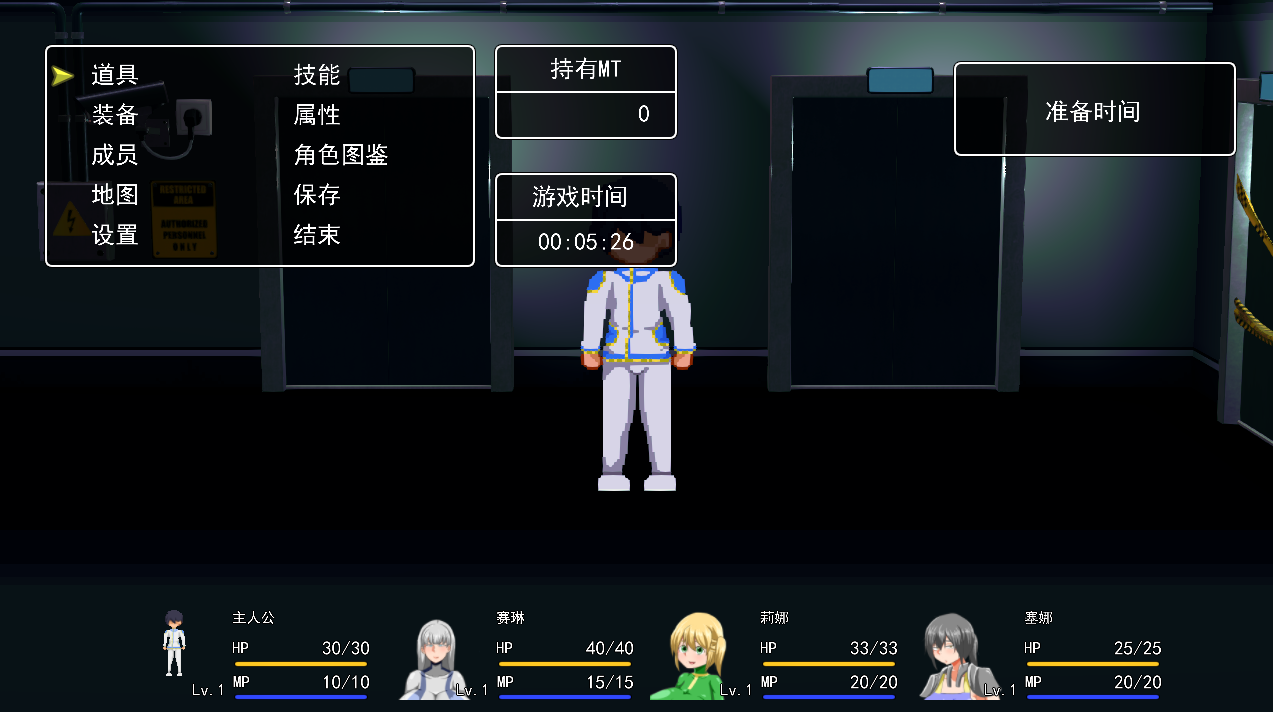Go to 设置 (Settings)
Image resolution: width=1273 pixels, height=712 pixels.
point(115,235)
